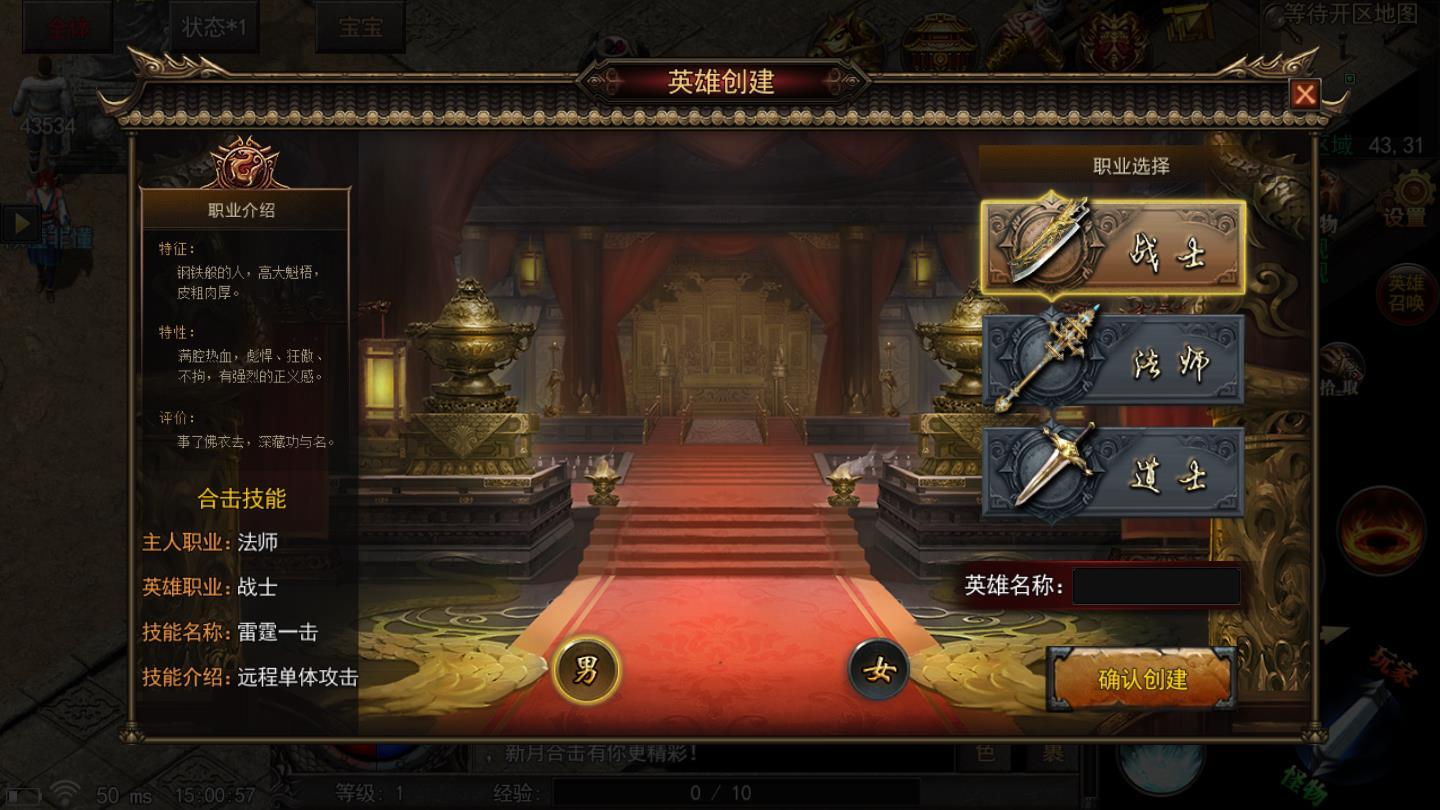1440x810 pixels.
Task: Select female gender 女
Action: (x=879, y=670)
